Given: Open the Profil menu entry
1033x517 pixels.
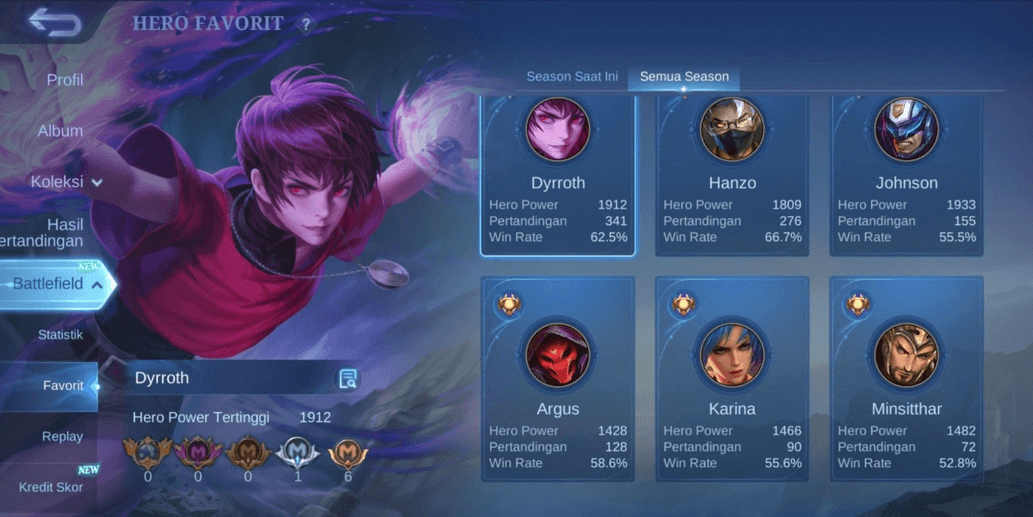Looking at the screenshot, I should (65, 80).
